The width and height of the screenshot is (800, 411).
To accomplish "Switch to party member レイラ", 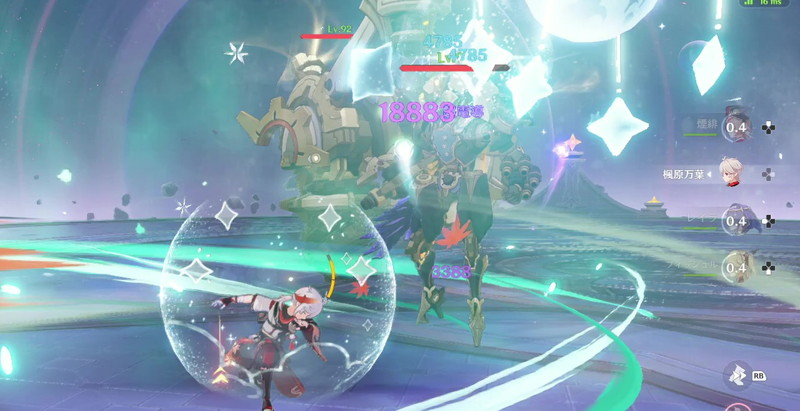I will [737, 221].
